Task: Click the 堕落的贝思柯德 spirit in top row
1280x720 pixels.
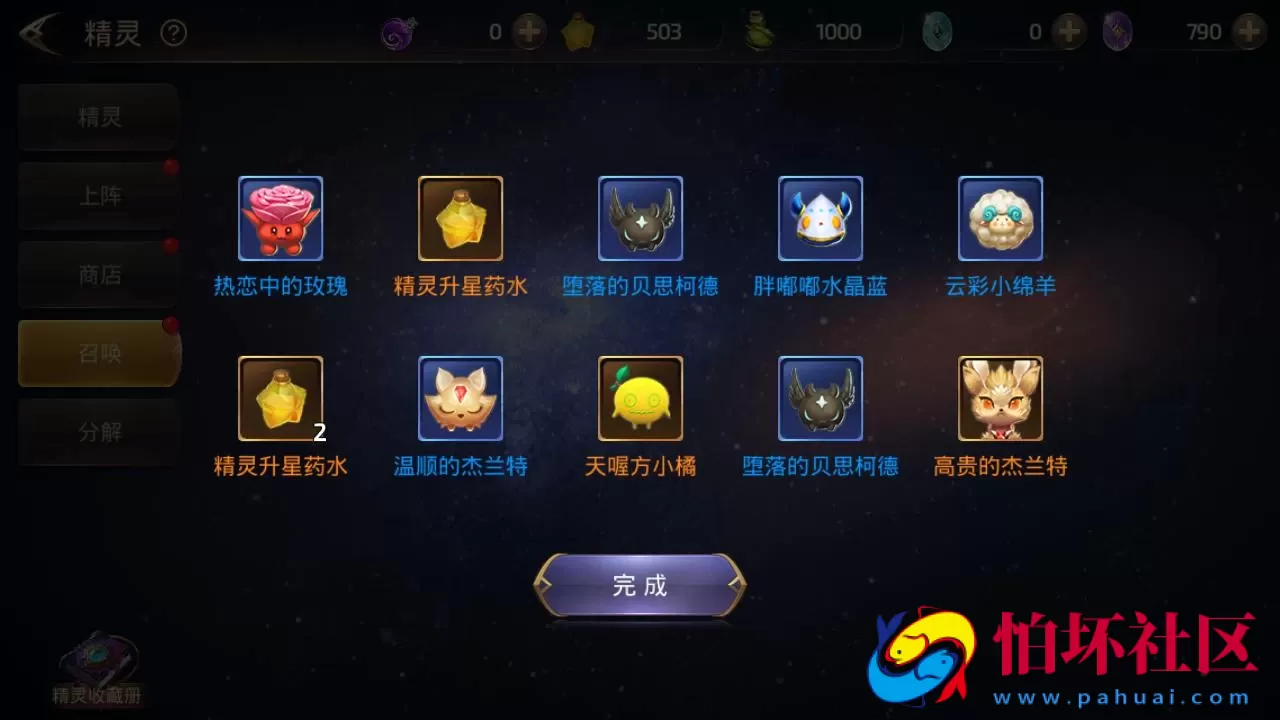Action: pyautogui.click(x=640, y=218)
